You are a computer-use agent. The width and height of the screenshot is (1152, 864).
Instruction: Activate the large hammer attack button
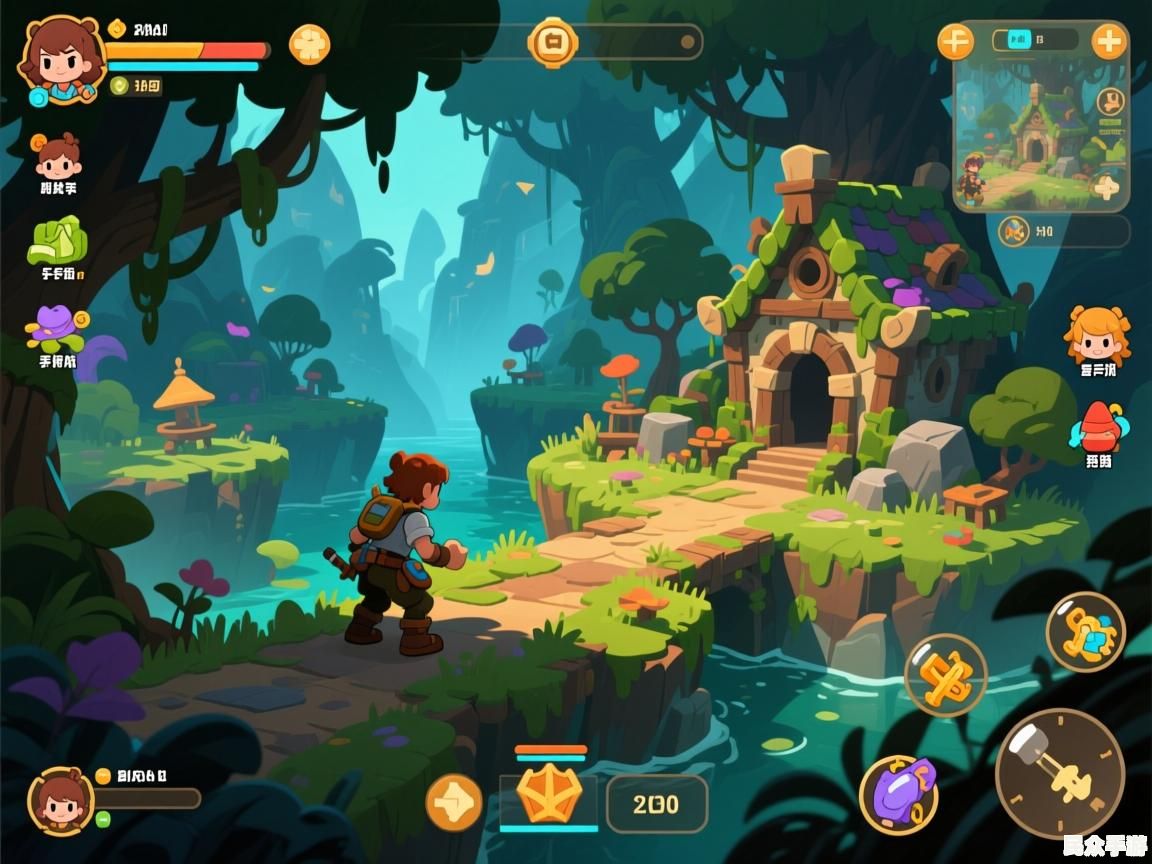(x=1059, y=773)
